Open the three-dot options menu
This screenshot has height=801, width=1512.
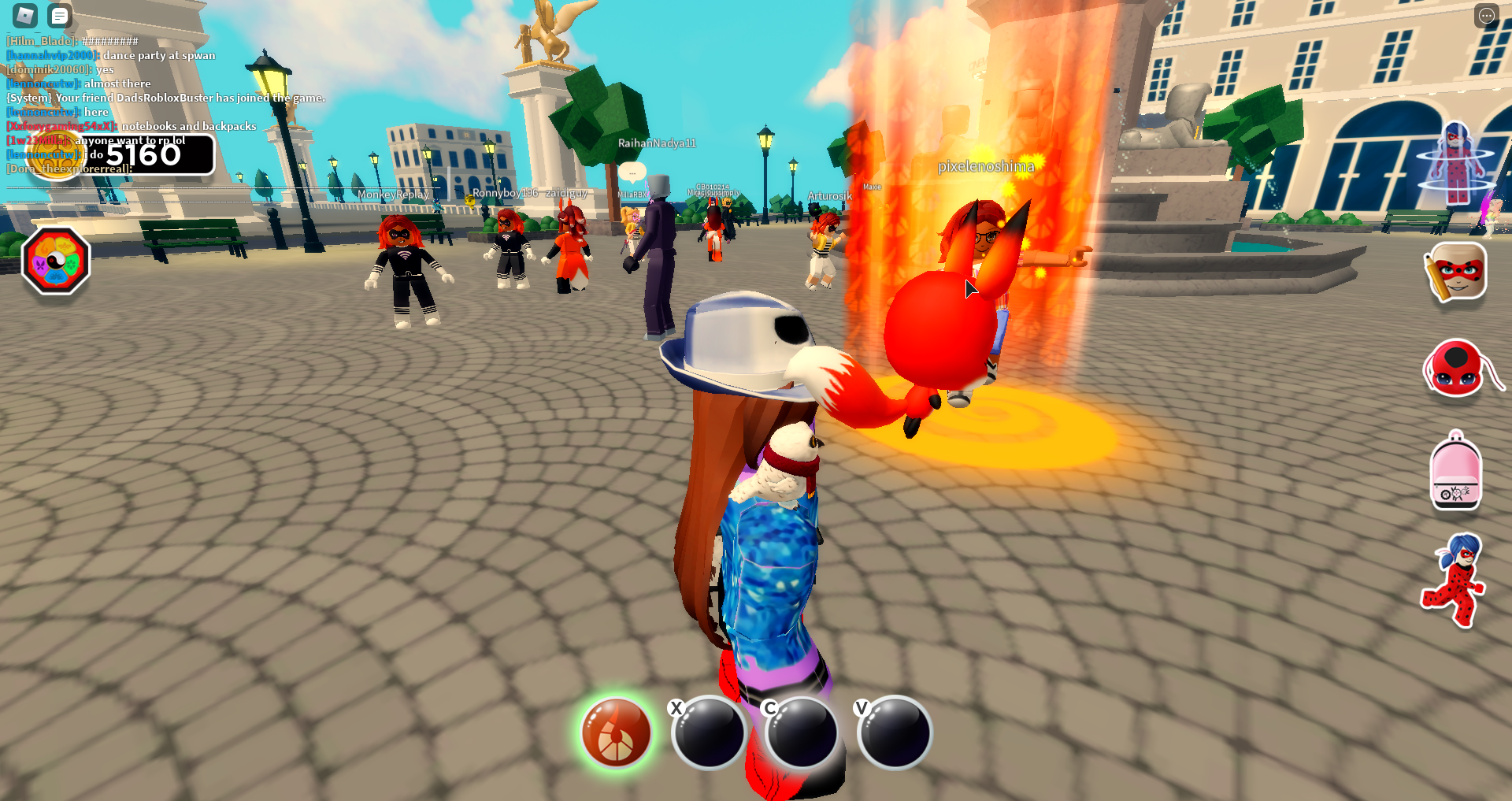pos(1486,16)
